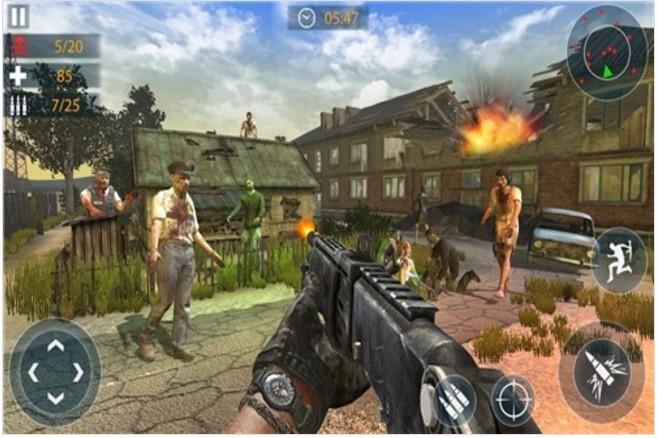The width and height of the screenshot is (658, 438).
Task: Open the circular radar minimap
Action: [x=606, y=49]
